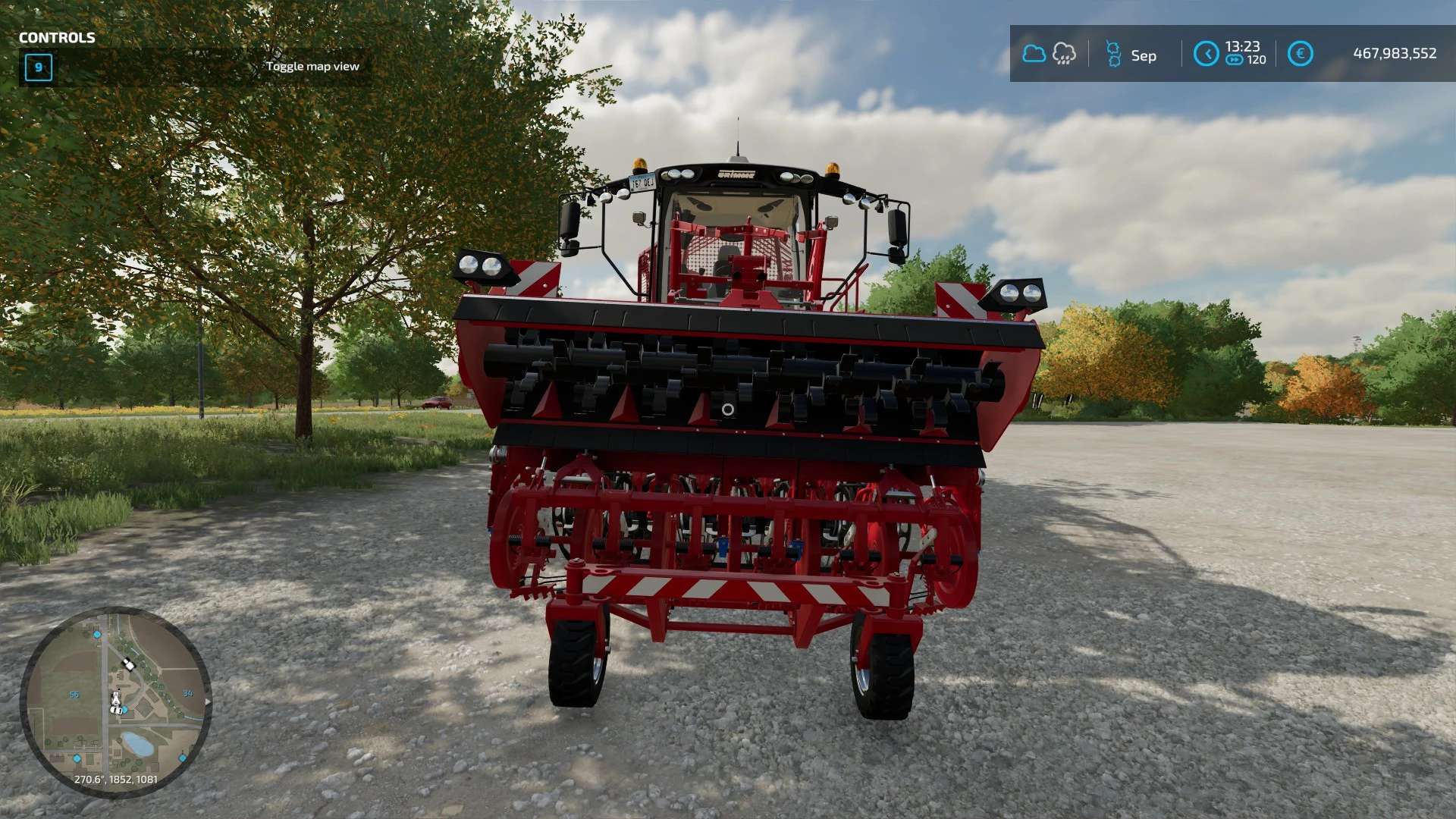Click the euro money icon
This screenshot has height=819, width=1456.
(1300, 54)
